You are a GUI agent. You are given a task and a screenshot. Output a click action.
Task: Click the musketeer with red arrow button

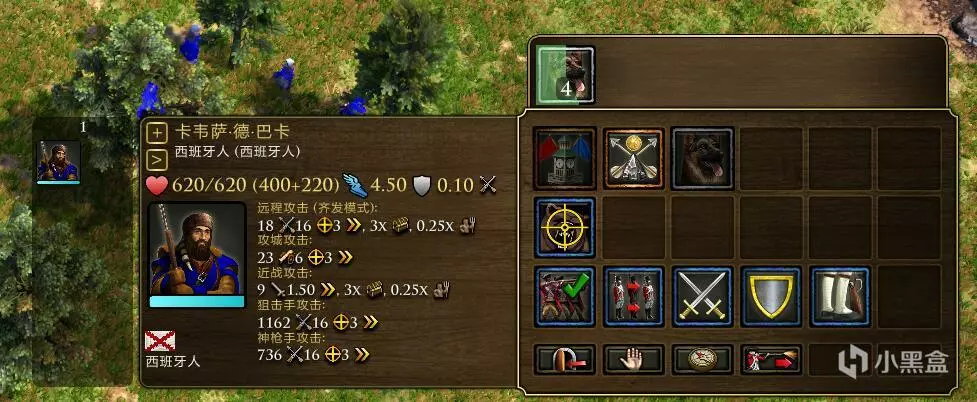click(x=771, y=359)
